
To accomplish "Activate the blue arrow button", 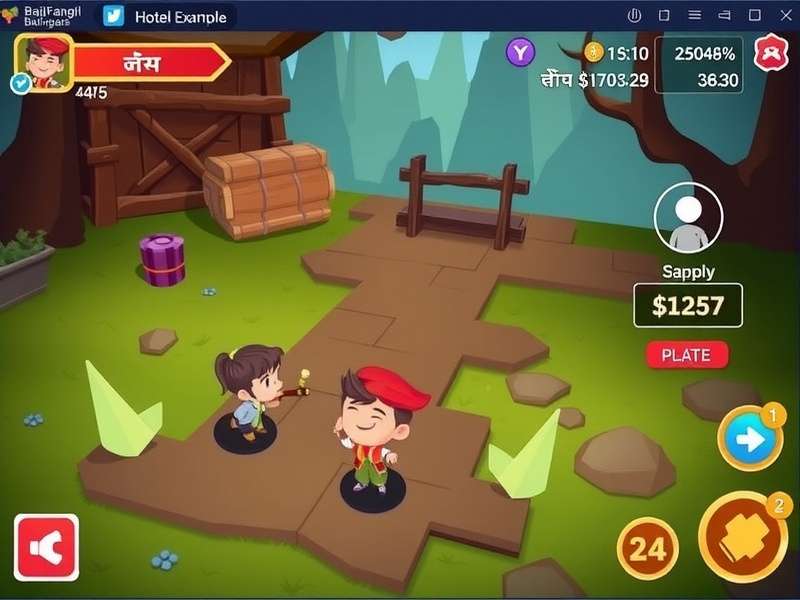I will pos(750,438).
